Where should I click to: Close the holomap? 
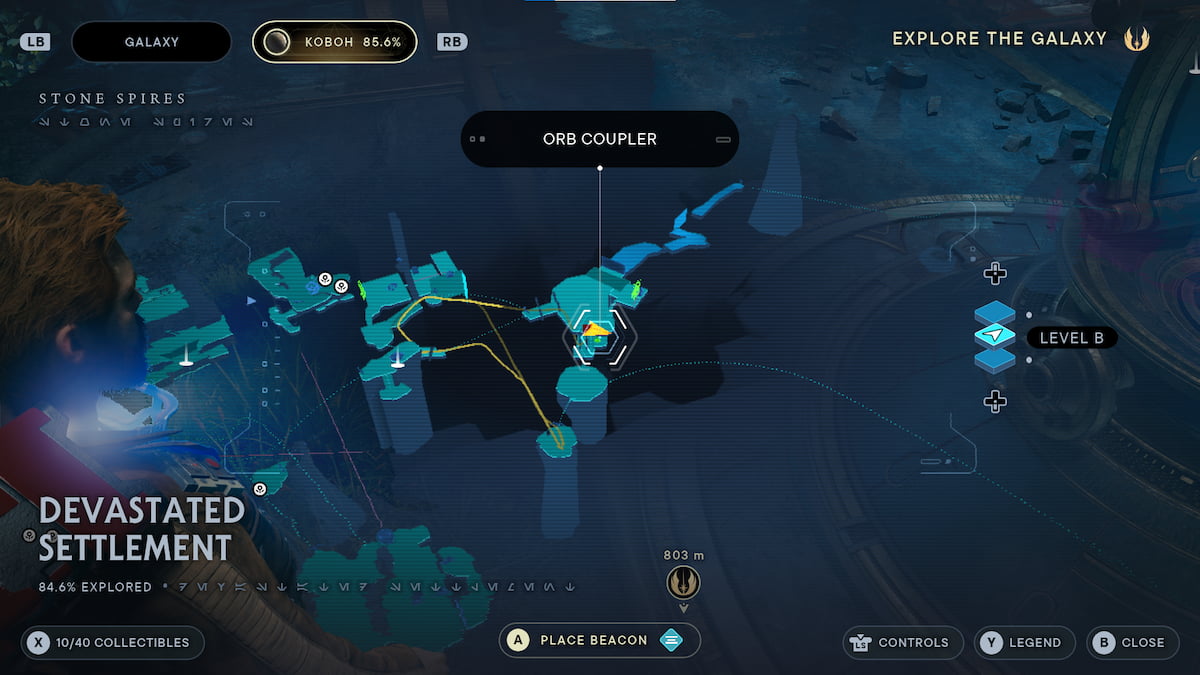[x=1131, y=642]
